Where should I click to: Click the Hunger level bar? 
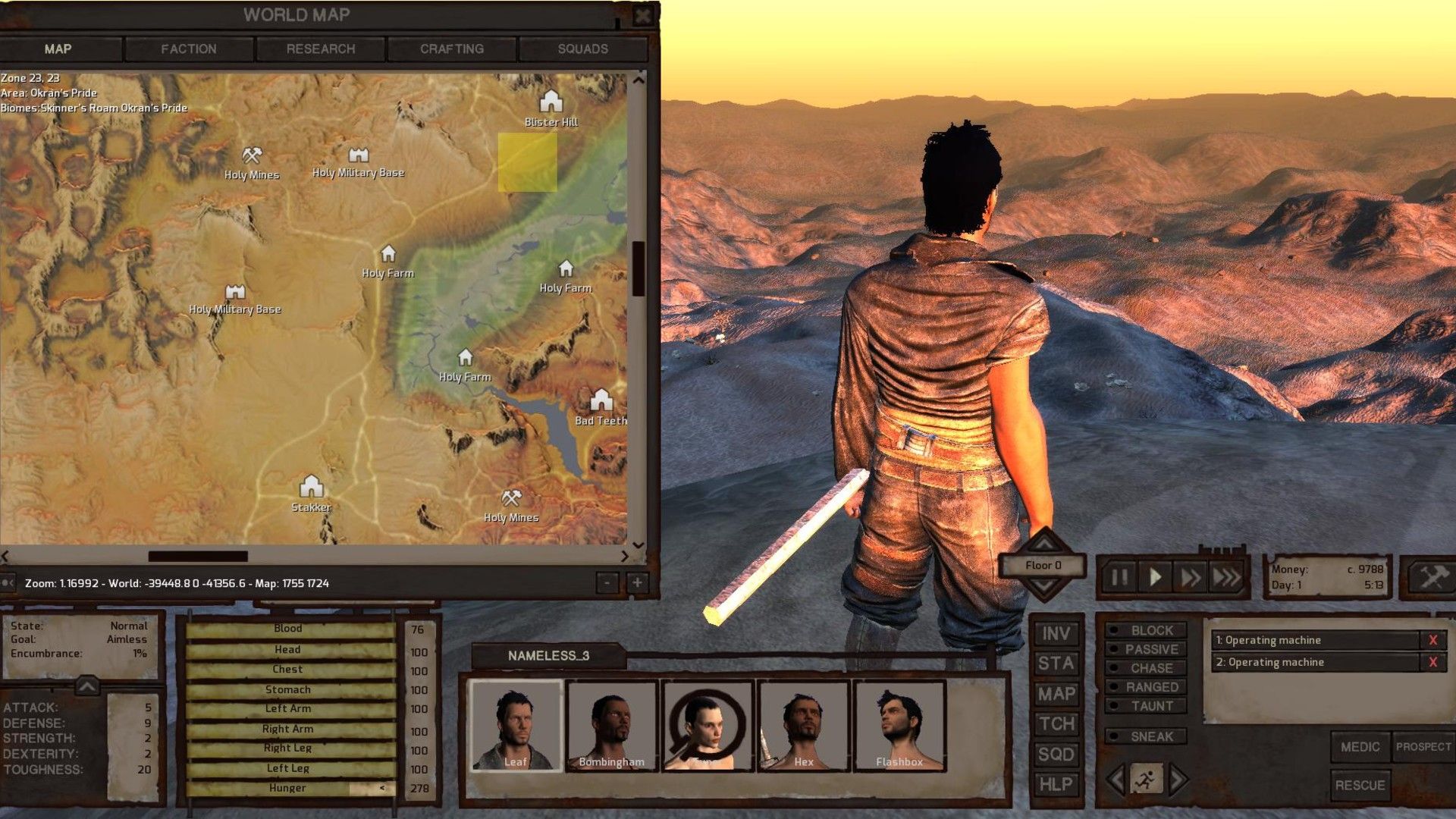tap(288, 789)
